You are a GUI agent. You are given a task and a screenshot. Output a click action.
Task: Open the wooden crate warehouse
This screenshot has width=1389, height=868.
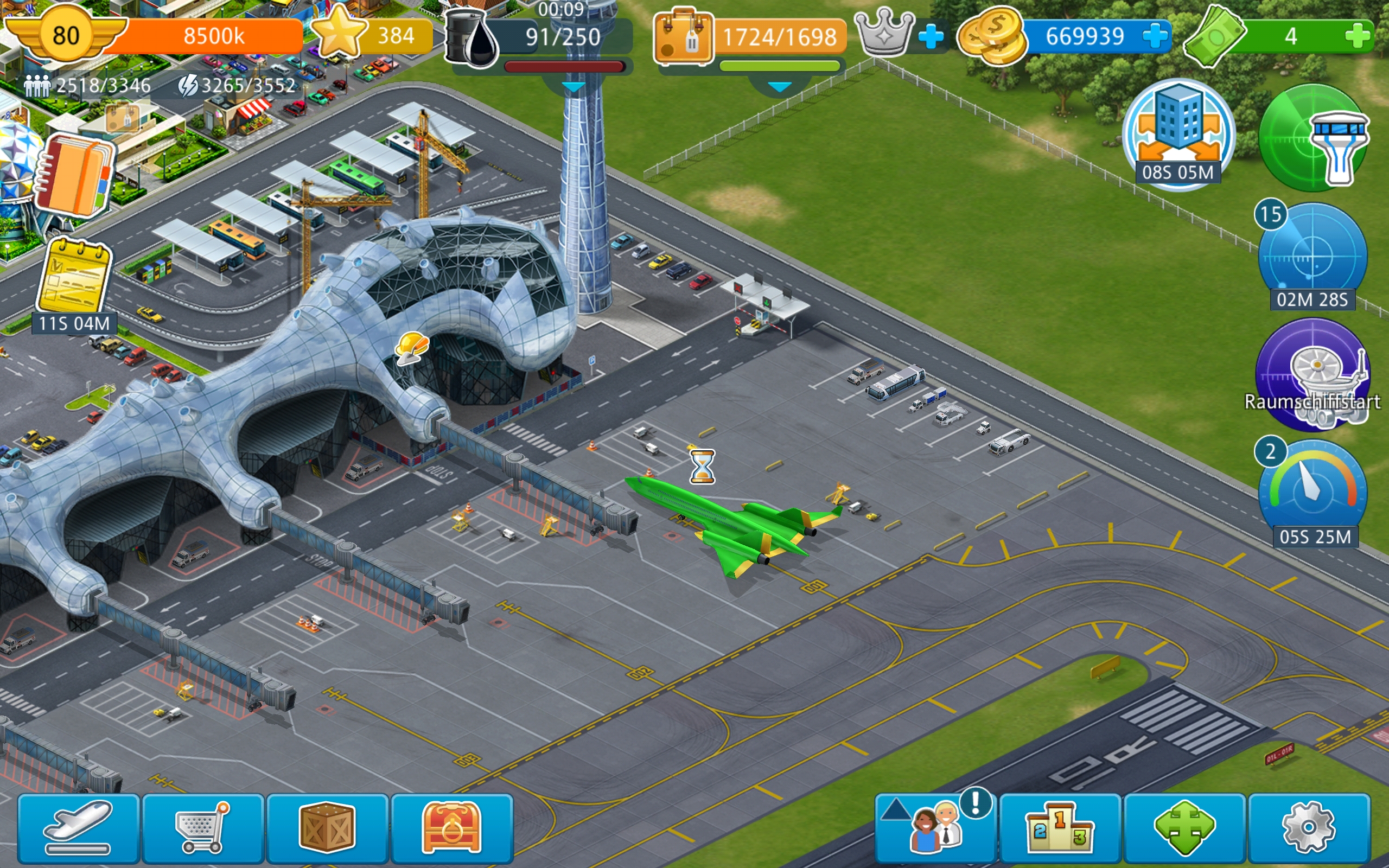pyautogui.click(x=328, y=827)
